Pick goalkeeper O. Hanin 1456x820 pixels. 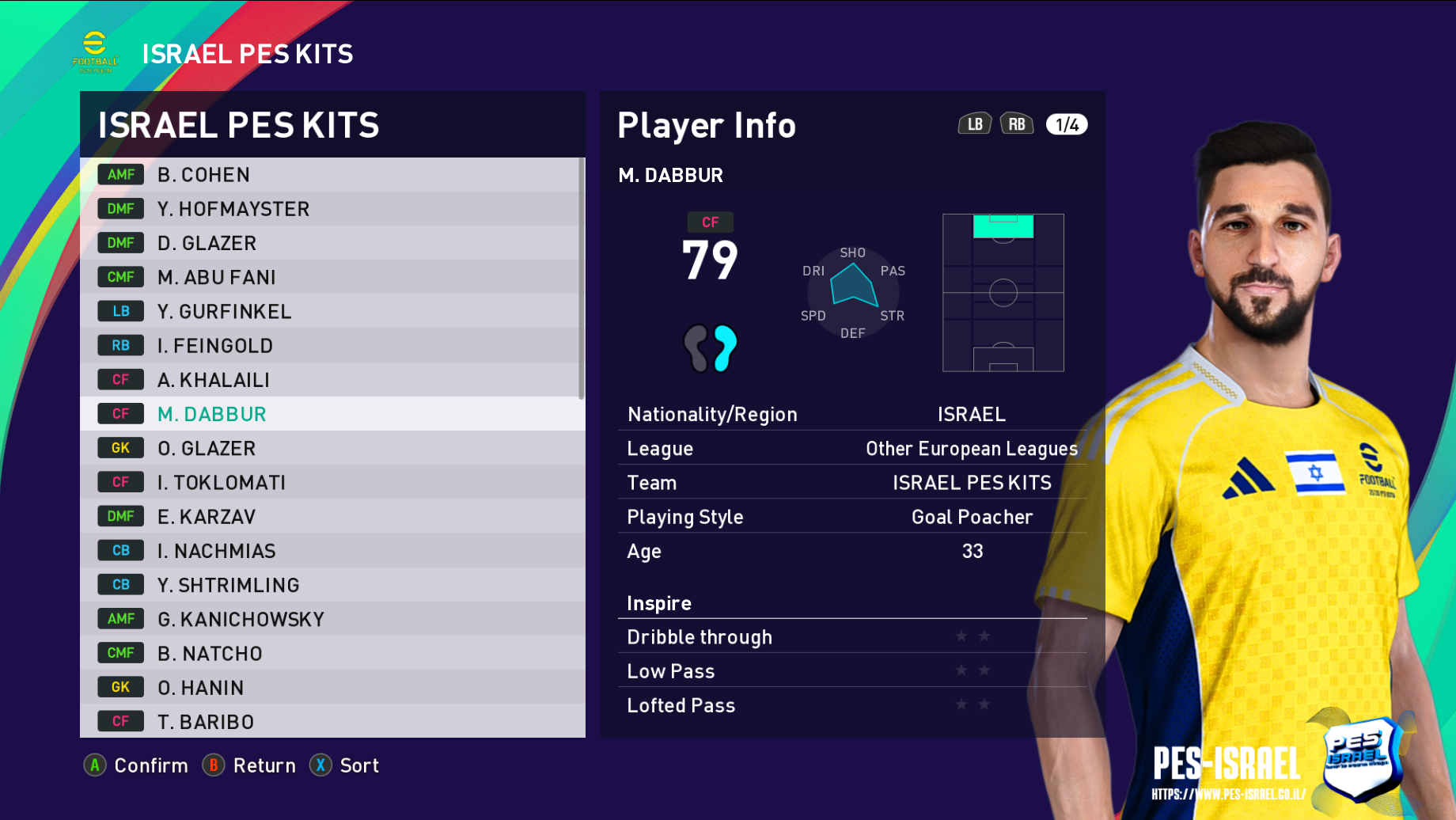click(x=332, y=687)
